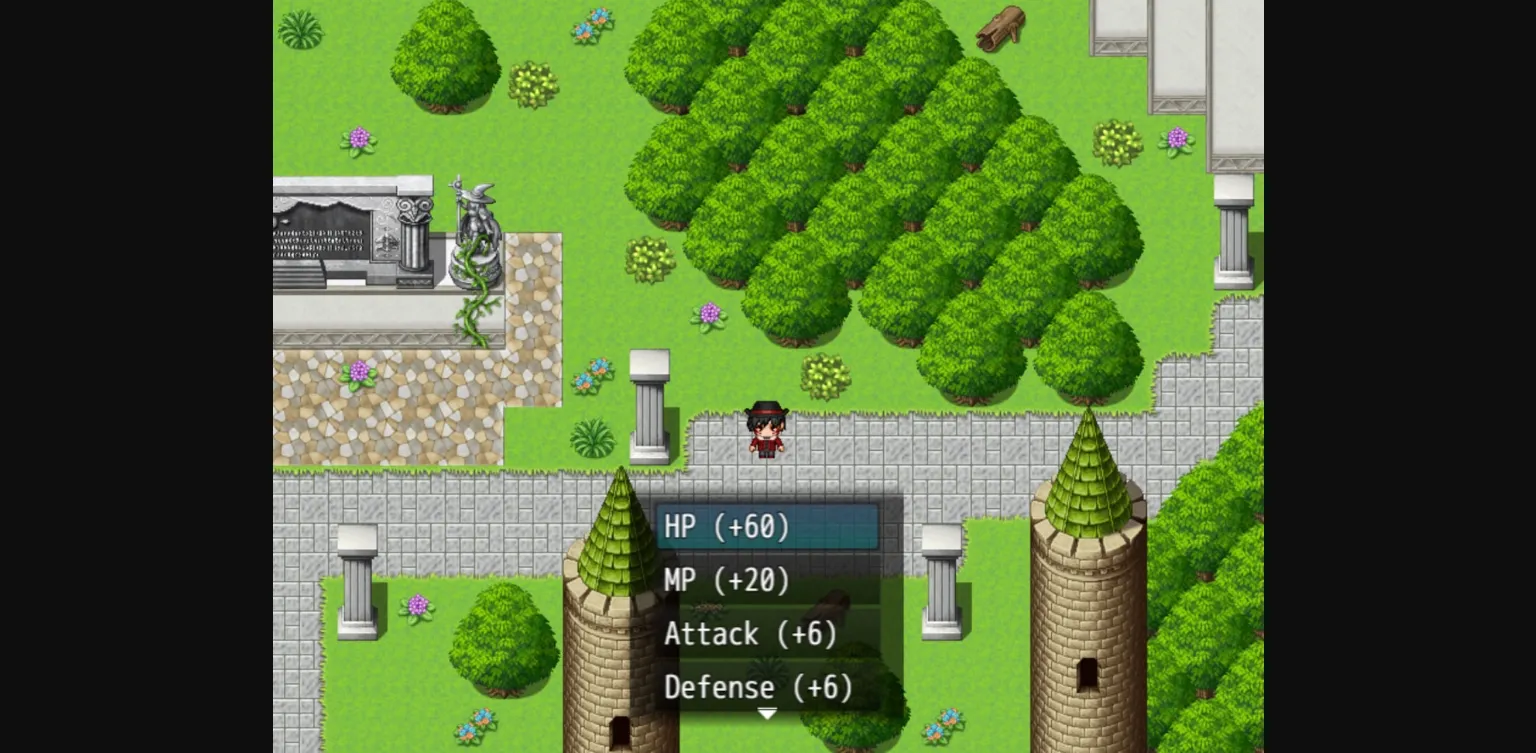Select the MP (+20) menu option
This screenshot has height=753, width=1536.
point(727,580)
